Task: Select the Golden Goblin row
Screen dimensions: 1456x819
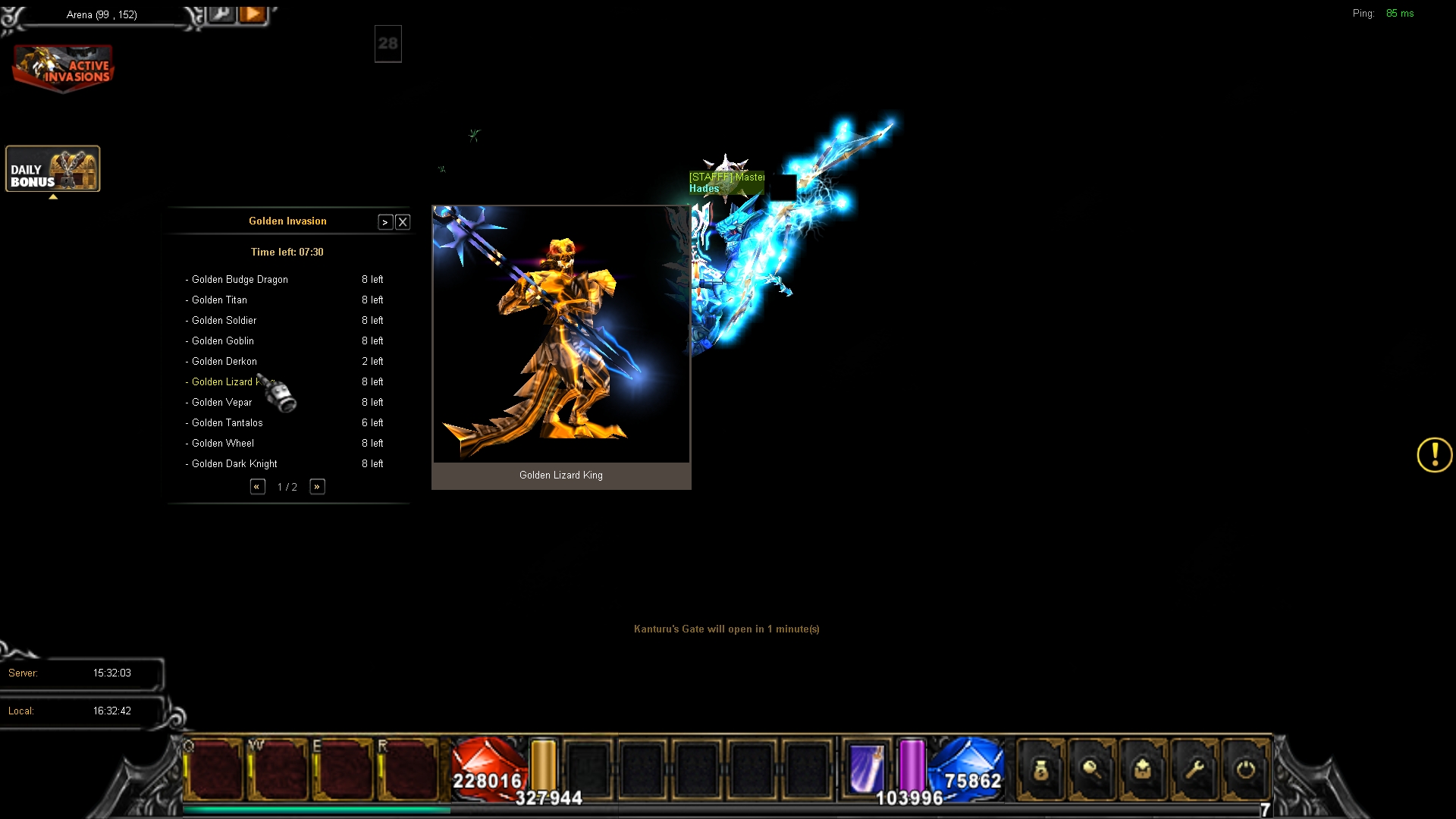Action: pyautogui.click(x=222, y=341)
